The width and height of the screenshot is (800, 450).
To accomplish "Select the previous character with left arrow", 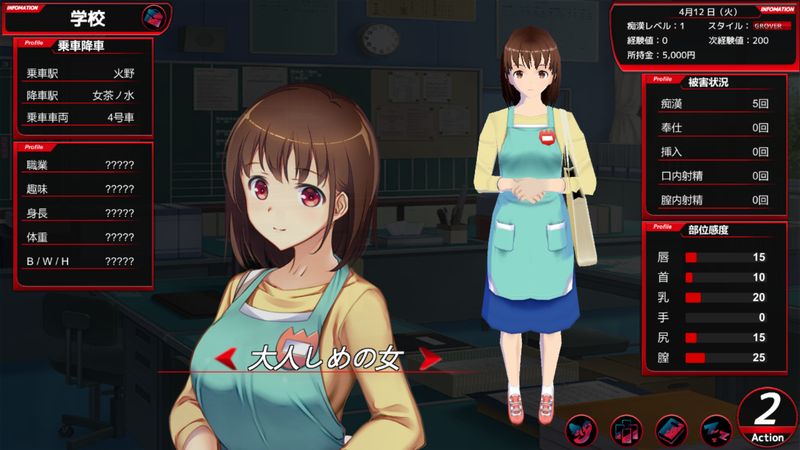I will point(229,357).
